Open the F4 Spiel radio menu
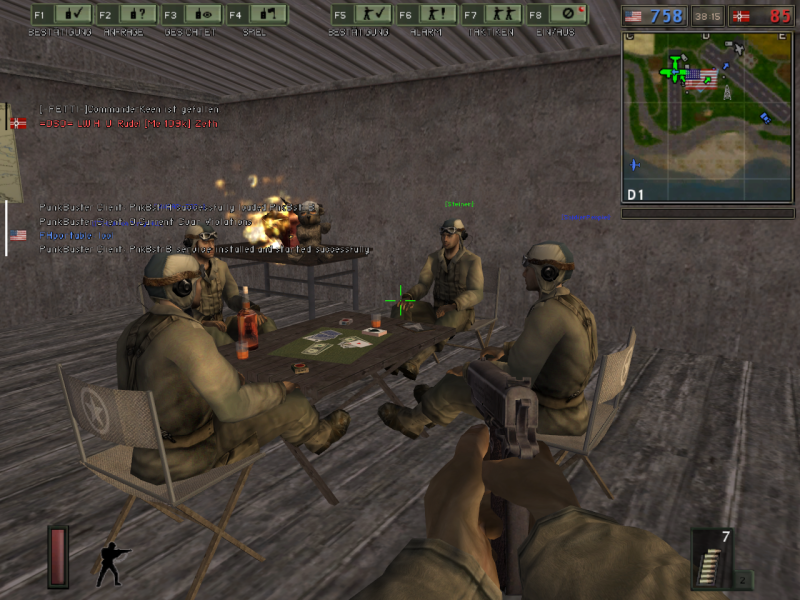 pos(255,15)
